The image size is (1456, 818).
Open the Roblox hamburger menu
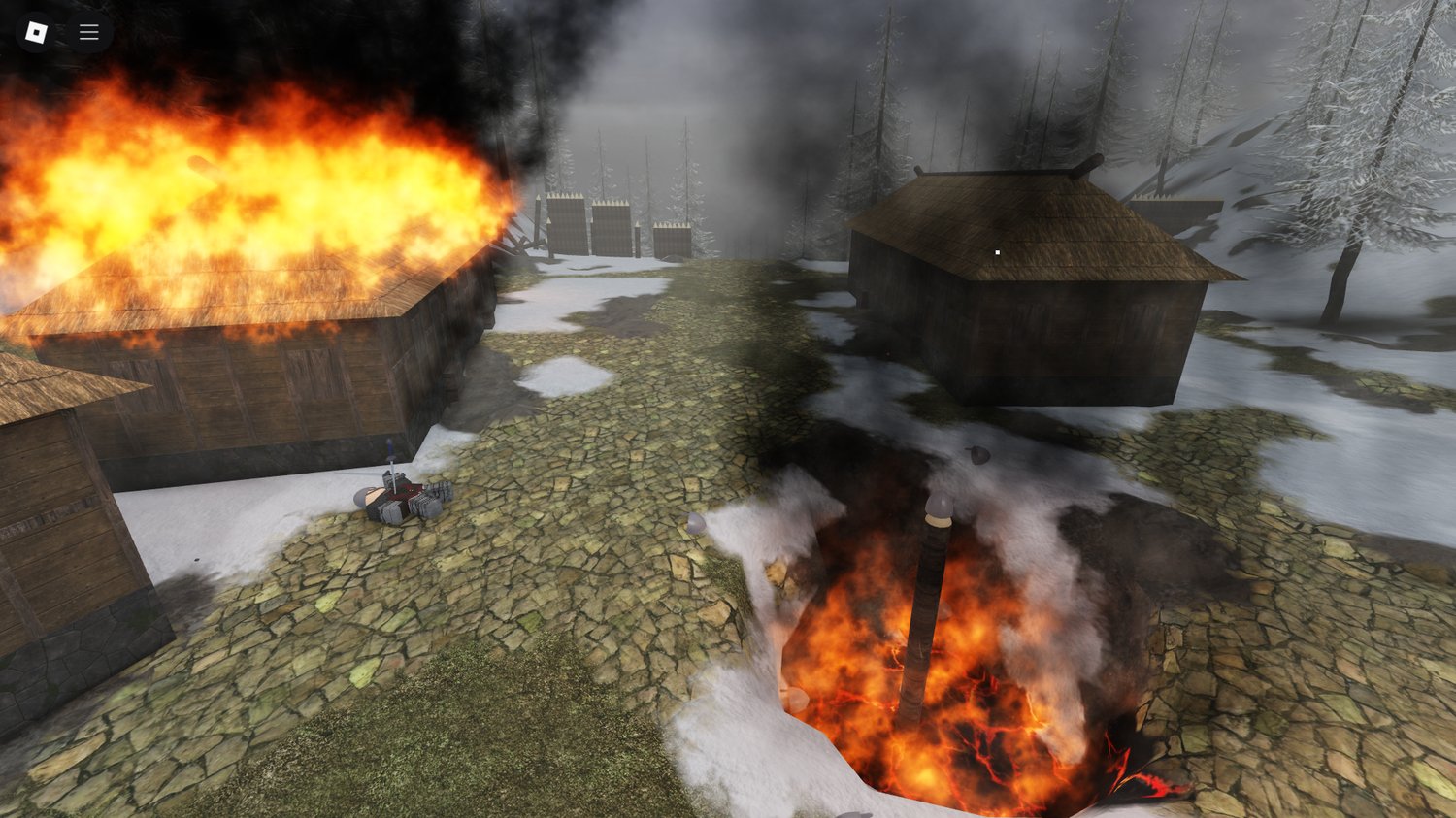pyautogui.click(x=88, y=31)
